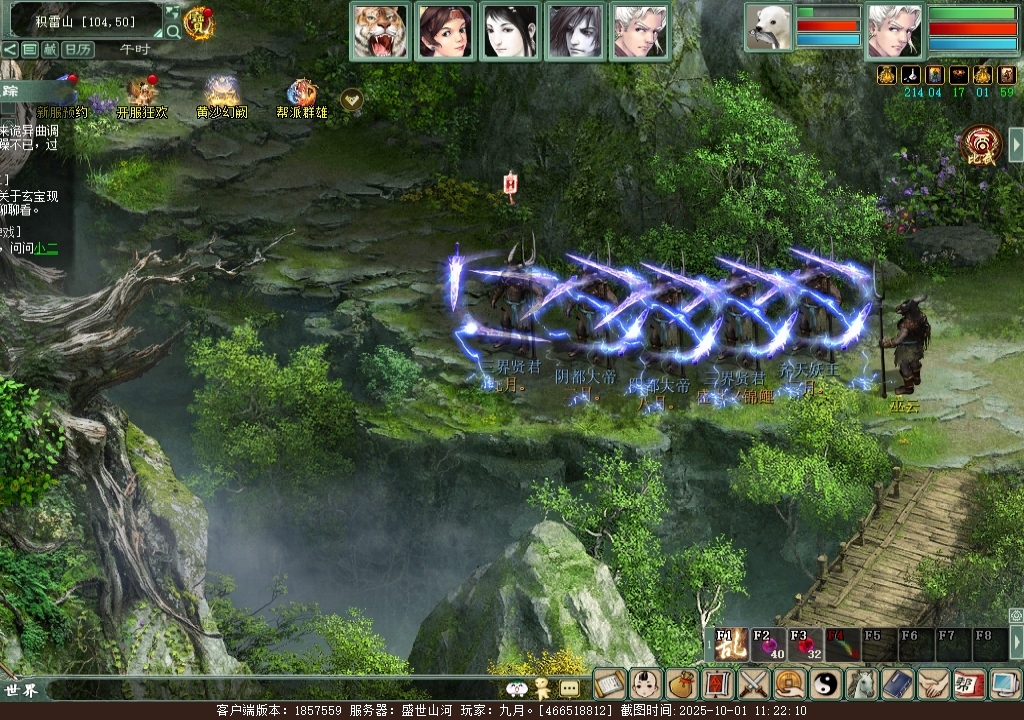
Task: Open the computer monitor system icon
Action: [x=1004, y=684]
